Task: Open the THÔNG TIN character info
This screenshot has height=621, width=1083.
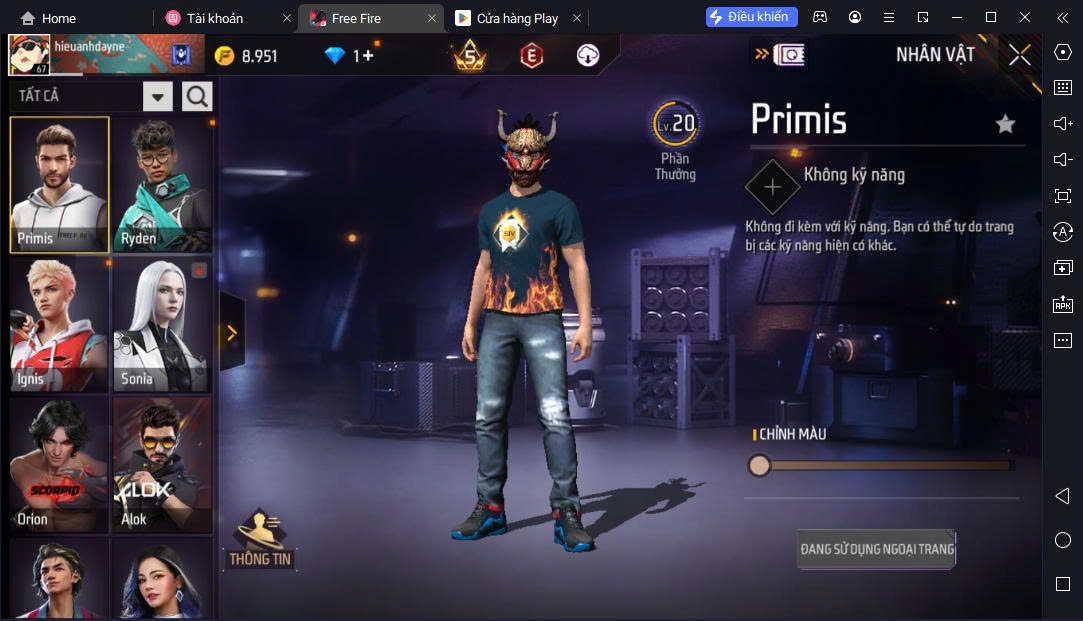Action: [x=260, y=540]
